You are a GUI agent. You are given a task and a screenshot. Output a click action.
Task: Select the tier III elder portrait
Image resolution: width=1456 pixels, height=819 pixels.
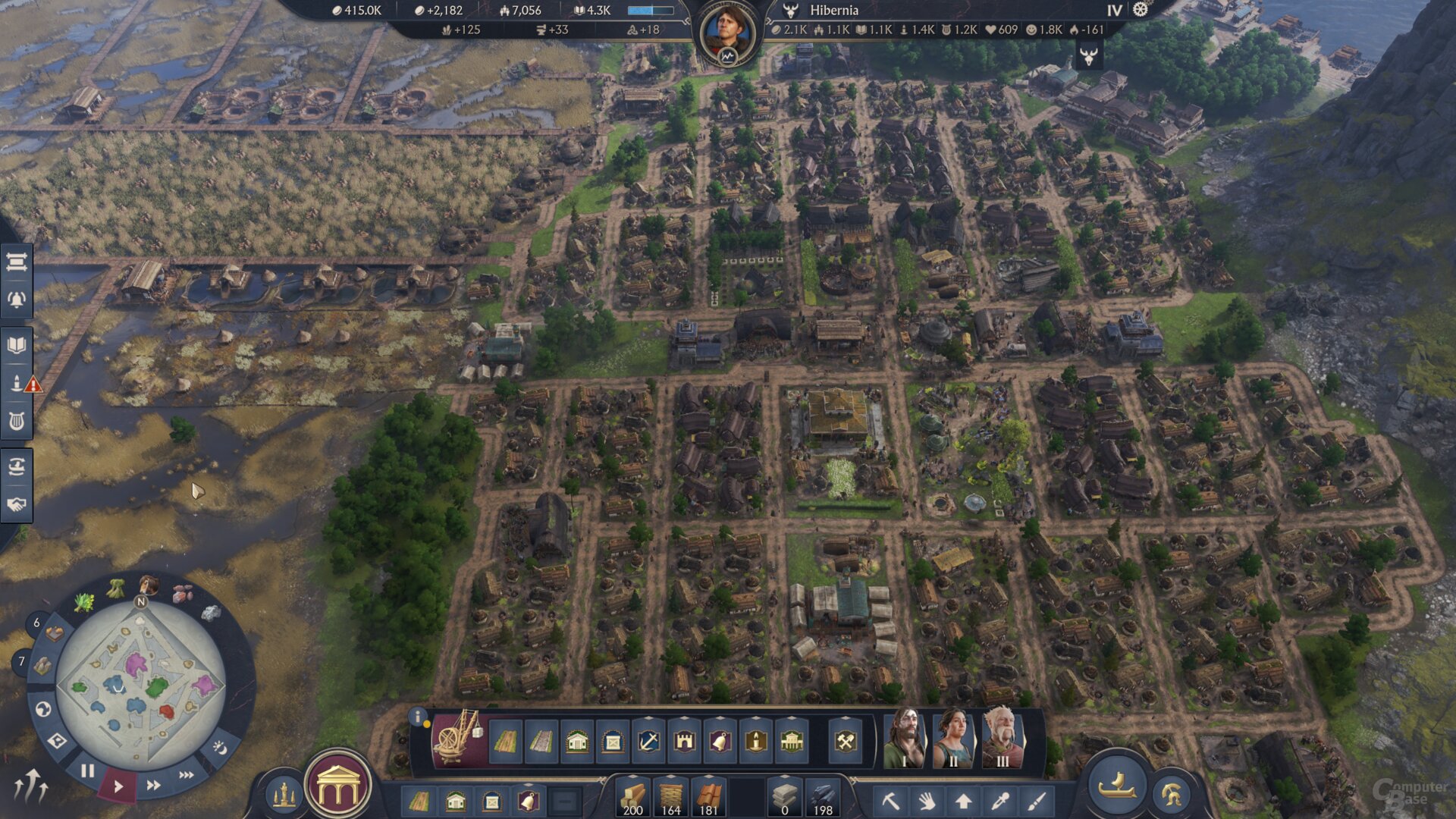click(1003, 739)
